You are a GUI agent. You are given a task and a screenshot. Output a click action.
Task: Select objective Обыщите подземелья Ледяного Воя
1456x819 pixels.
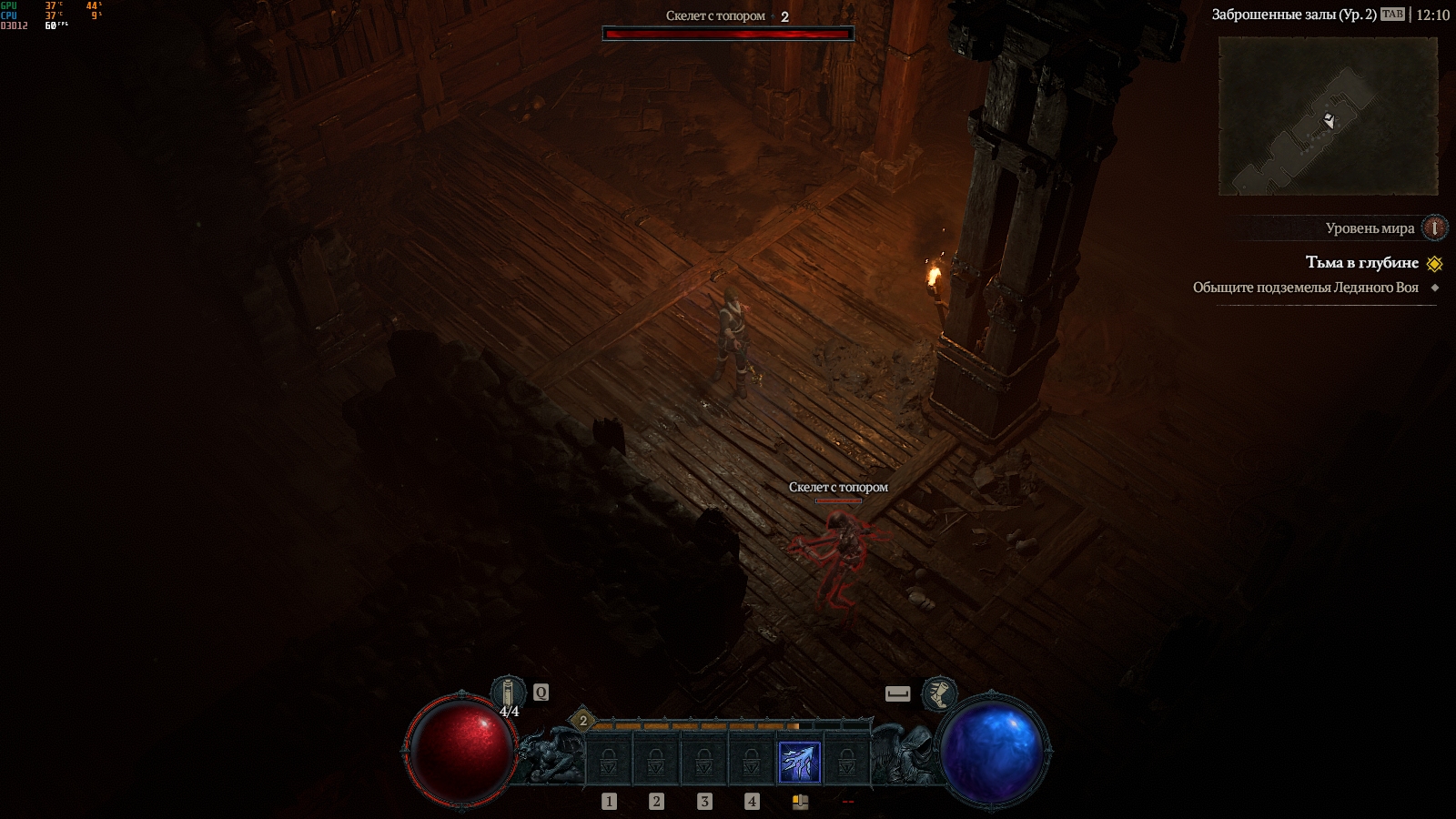point(1305,288)
